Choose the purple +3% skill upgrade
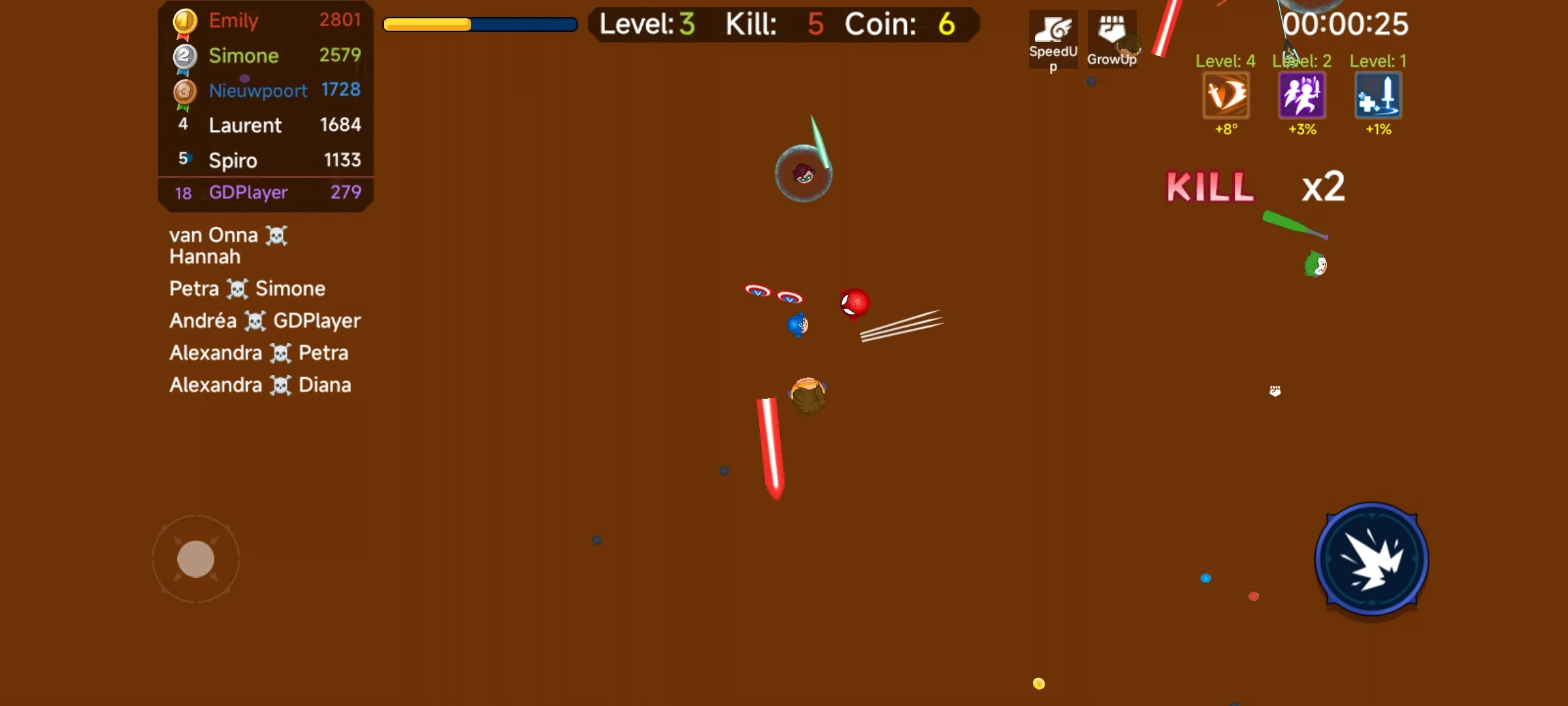Image resolution: width=1568 pixels, height=706 pixels. 1301,96
